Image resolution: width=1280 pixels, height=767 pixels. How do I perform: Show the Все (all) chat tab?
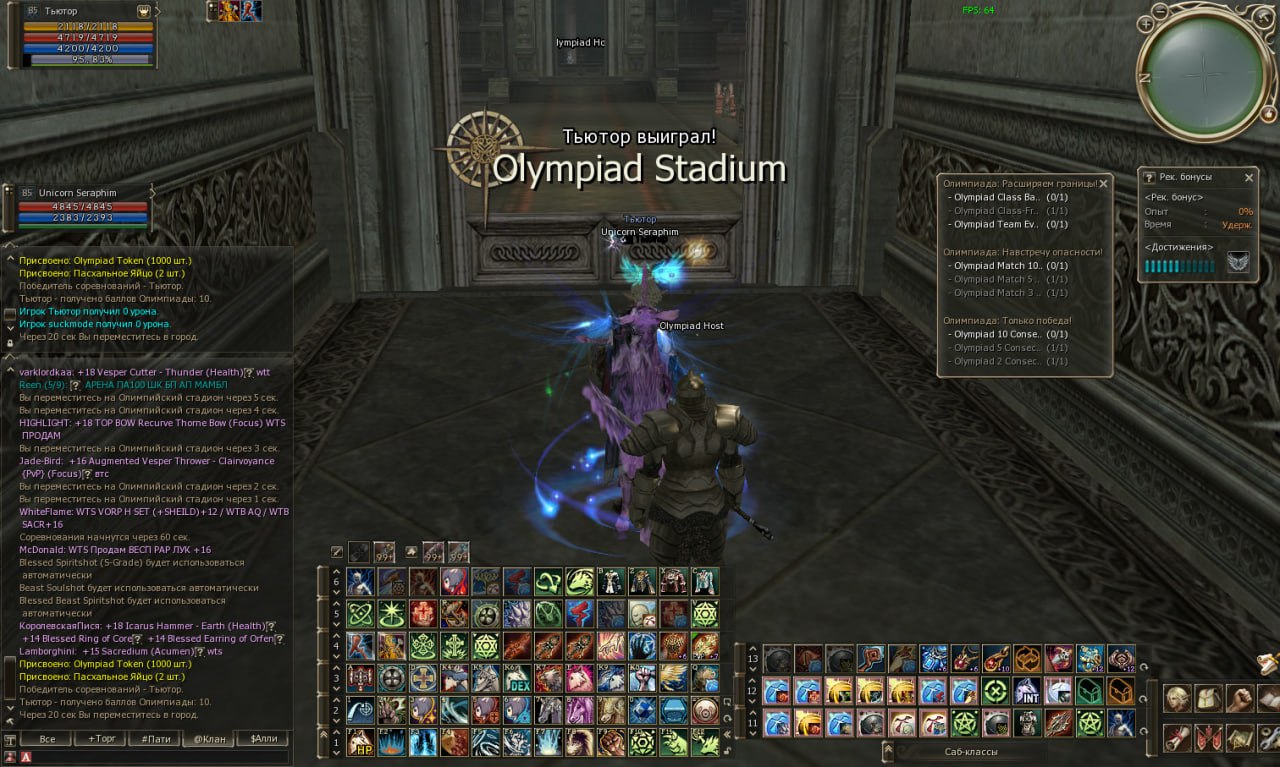(x=47, y=739)
